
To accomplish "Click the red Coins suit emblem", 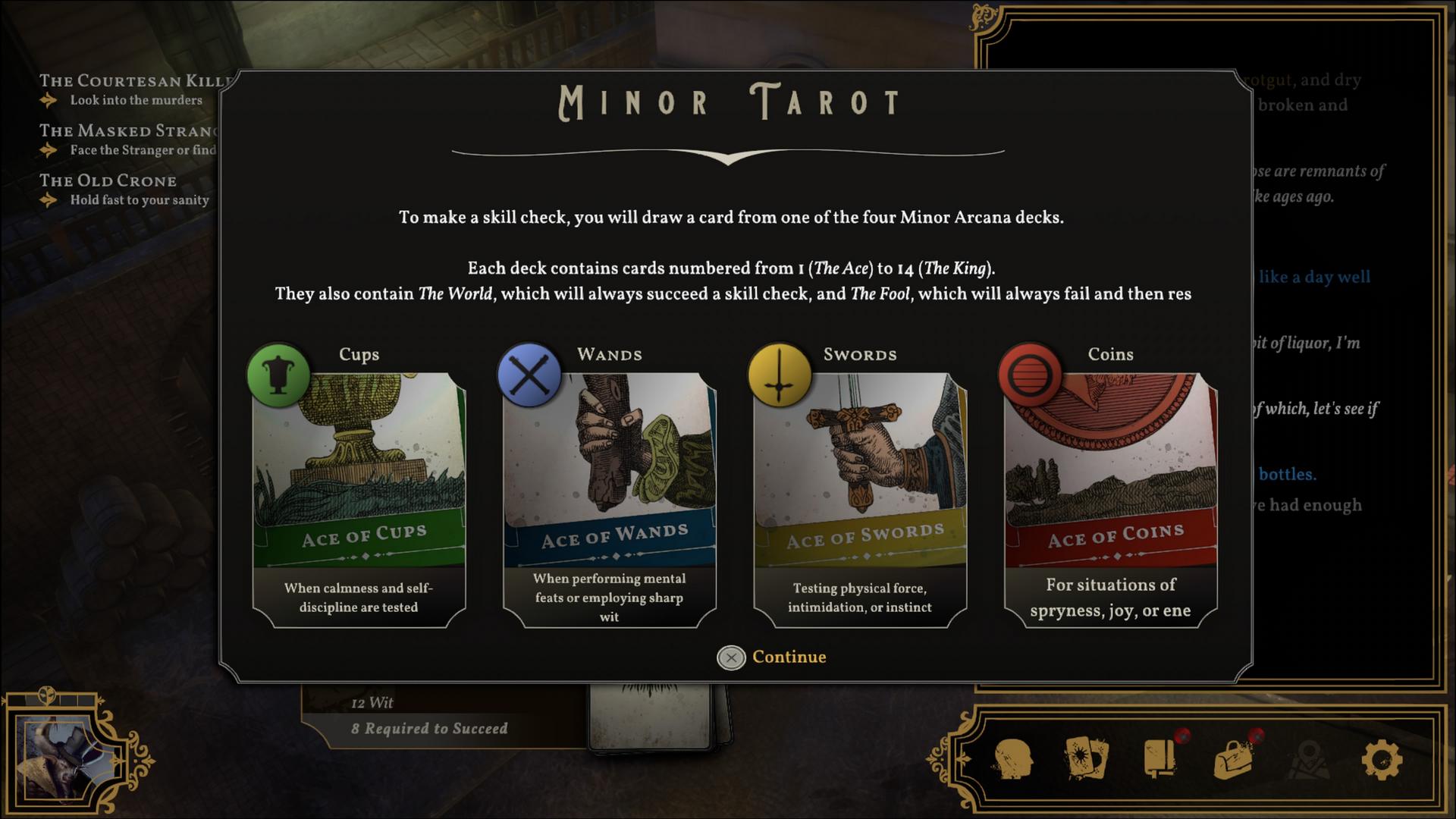I will [x=1030, y=375].
